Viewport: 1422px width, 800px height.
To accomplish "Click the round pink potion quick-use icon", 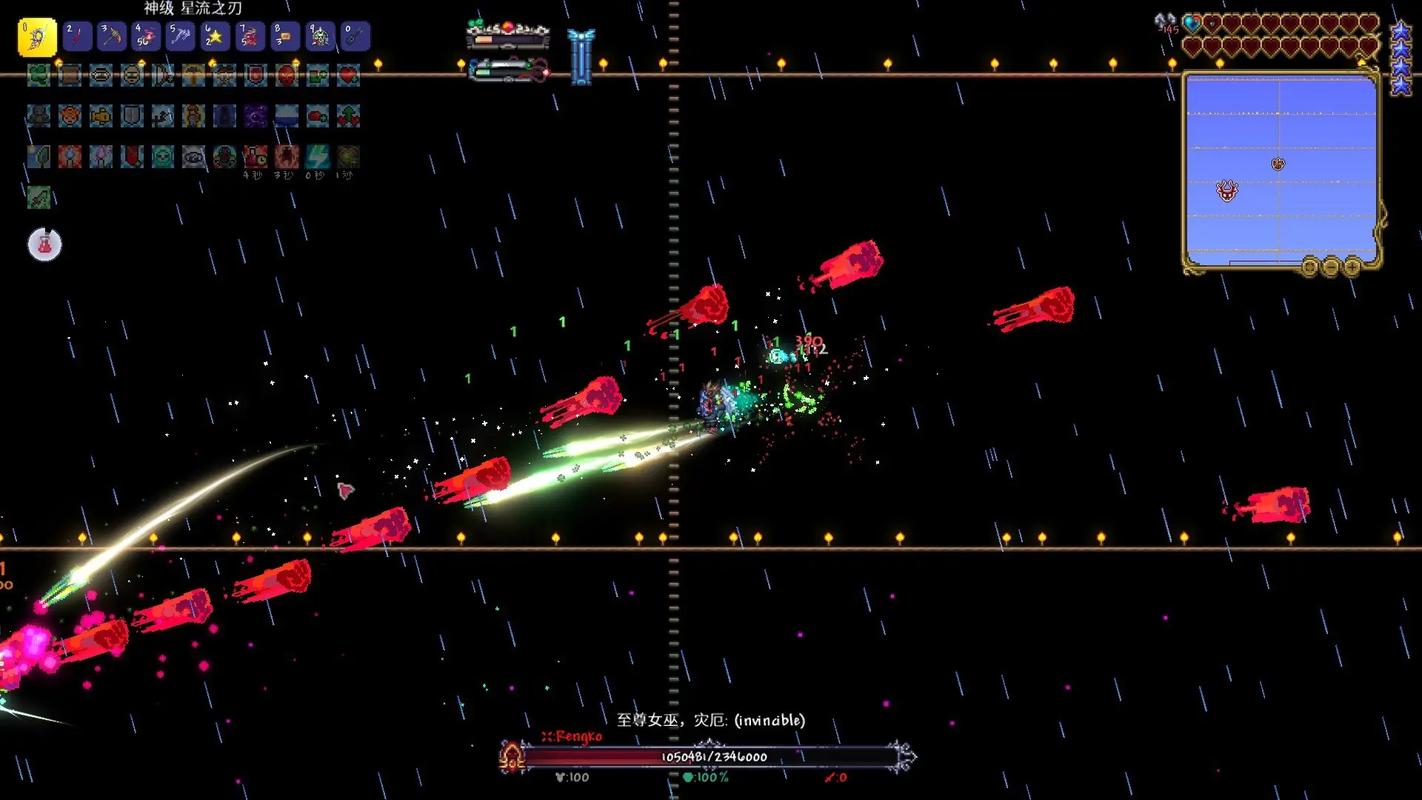I will point(45,244).
